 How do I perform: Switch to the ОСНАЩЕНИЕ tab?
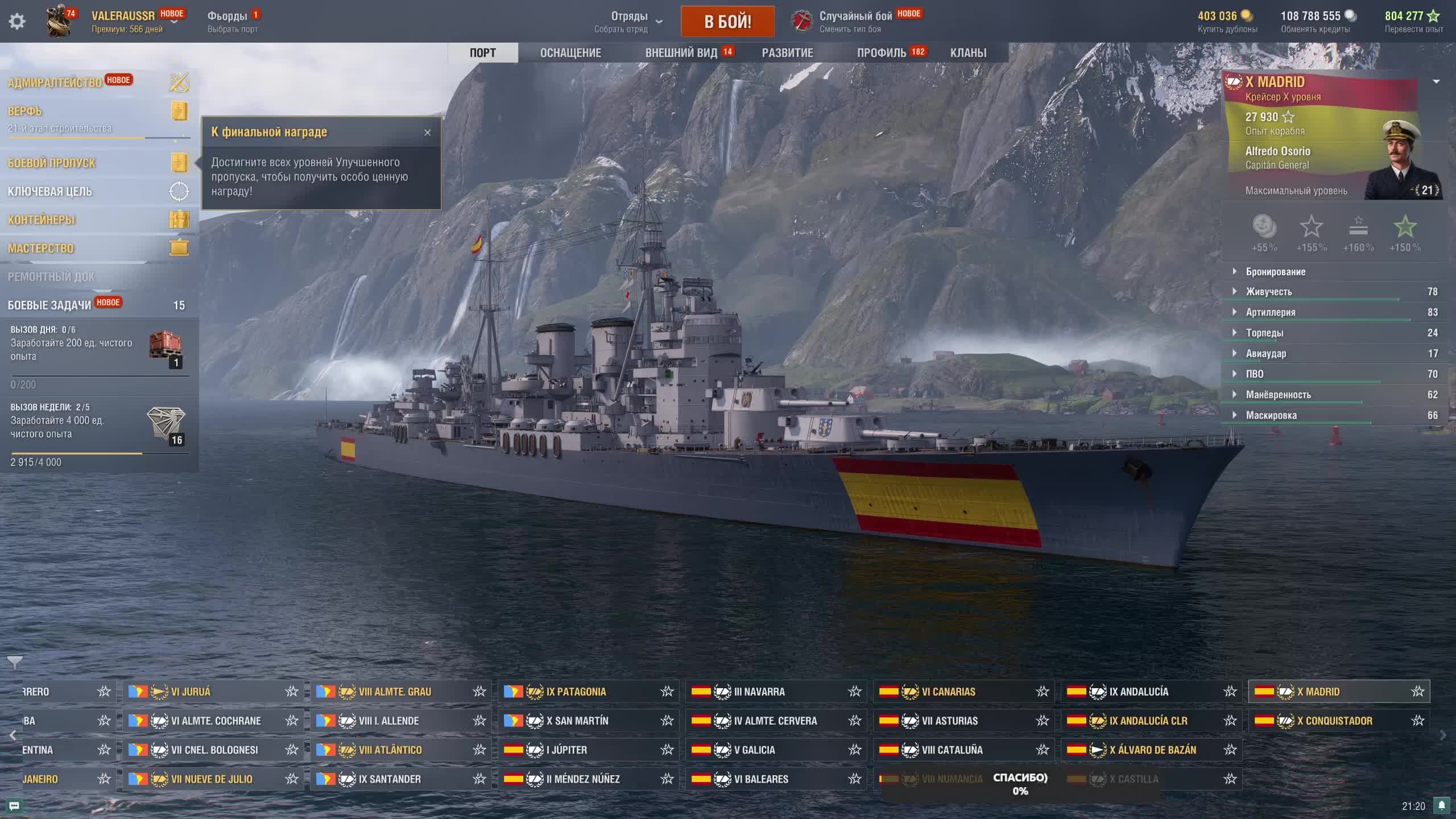point(570,53)
